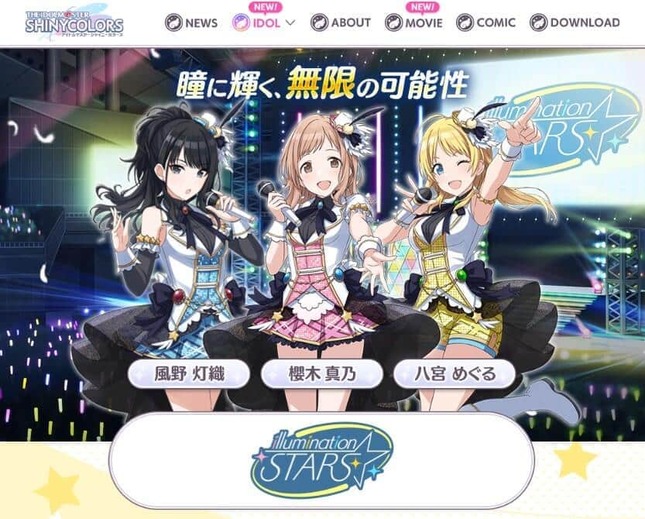Open the DOWNLOAD page
Image resolution: width=645 pixels, height=519 pixels.
(x=574, y=23)
